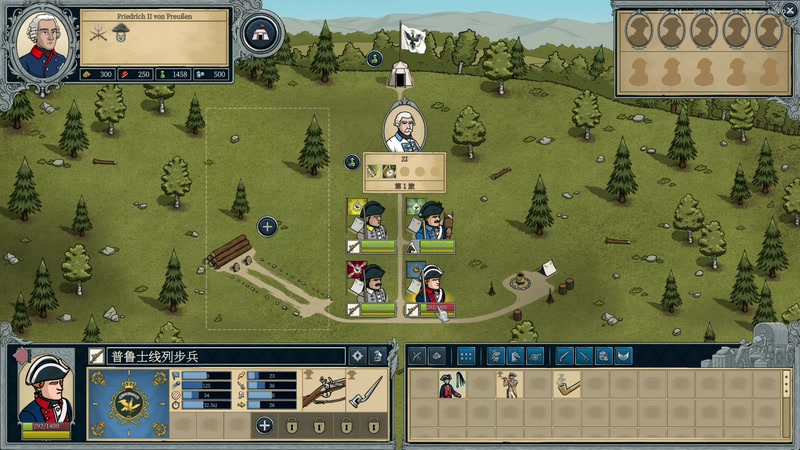Open the army camp tent button
The height and width of the screenshot is (450, 800).
click(262, 33)
